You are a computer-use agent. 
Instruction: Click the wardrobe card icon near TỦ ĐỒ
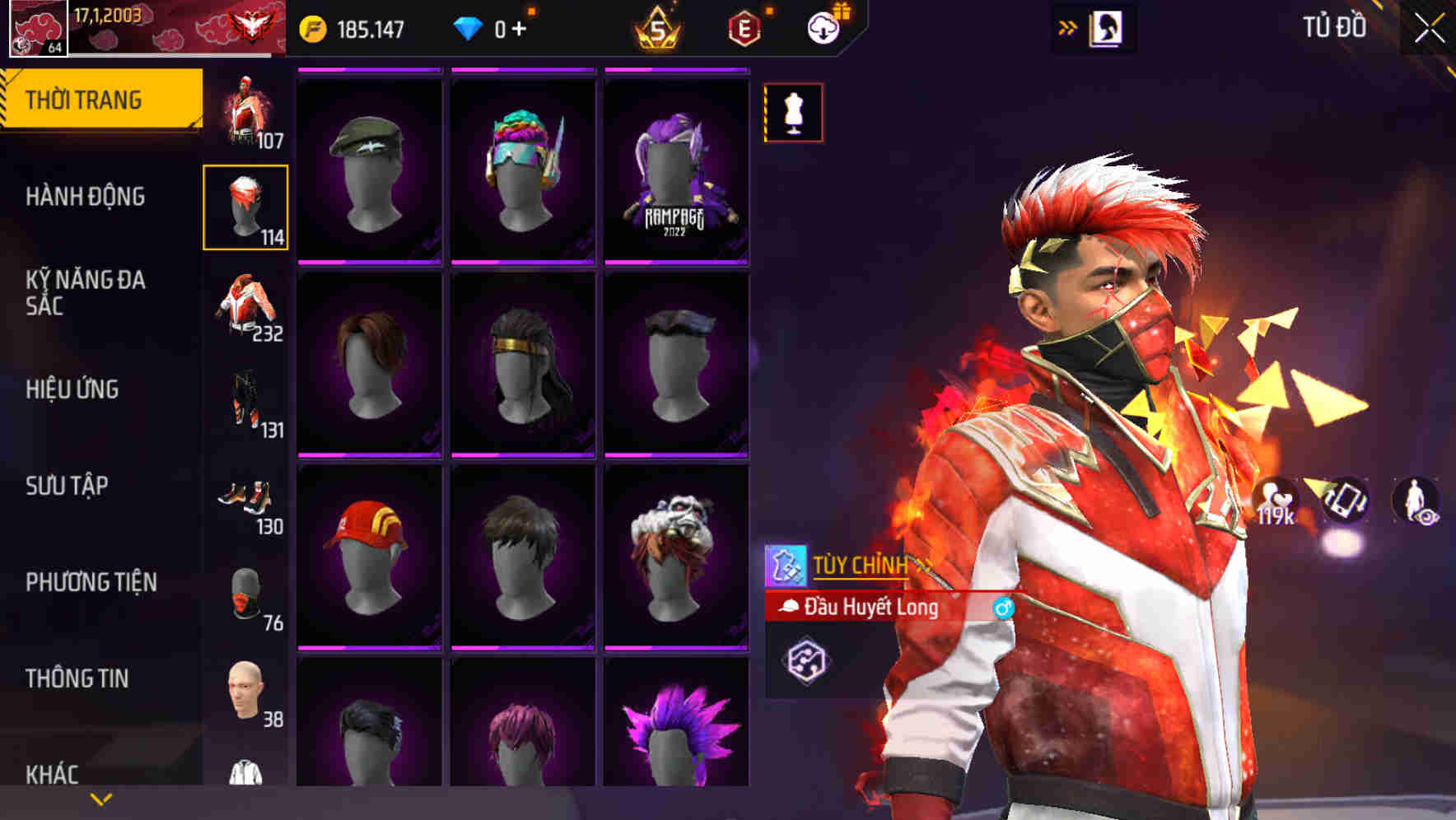click(x=1107, y=27)
